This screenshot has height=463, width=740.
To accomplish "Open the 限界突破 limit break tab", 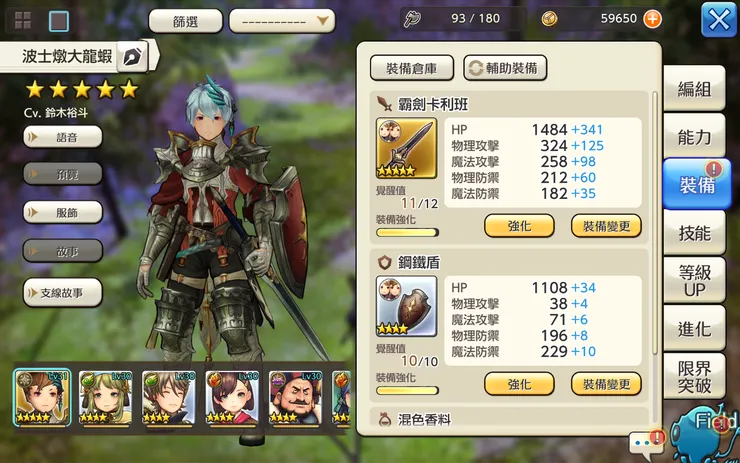I will [694, 377].
